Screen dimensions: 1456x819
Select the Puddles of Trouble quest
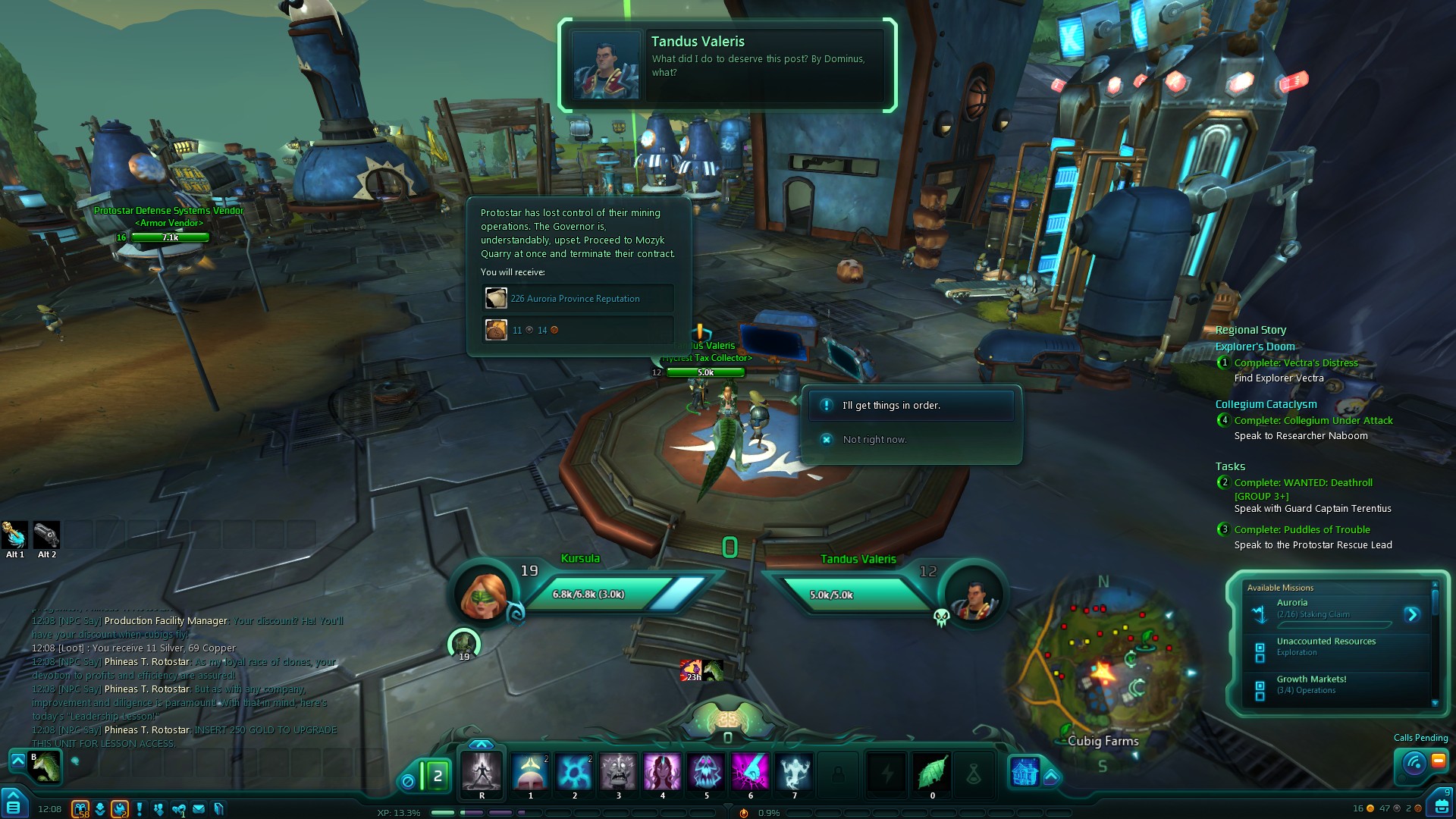tap(1301, 529)
